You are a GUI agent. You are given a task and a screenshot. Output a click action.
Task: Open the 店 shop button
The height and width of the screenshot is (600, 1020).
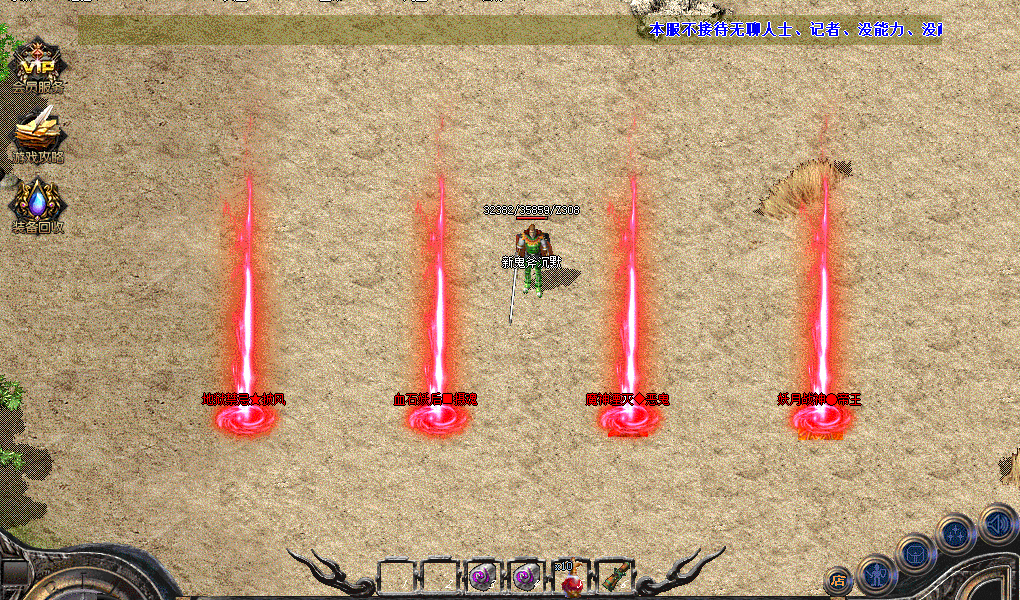coord(837,579)
